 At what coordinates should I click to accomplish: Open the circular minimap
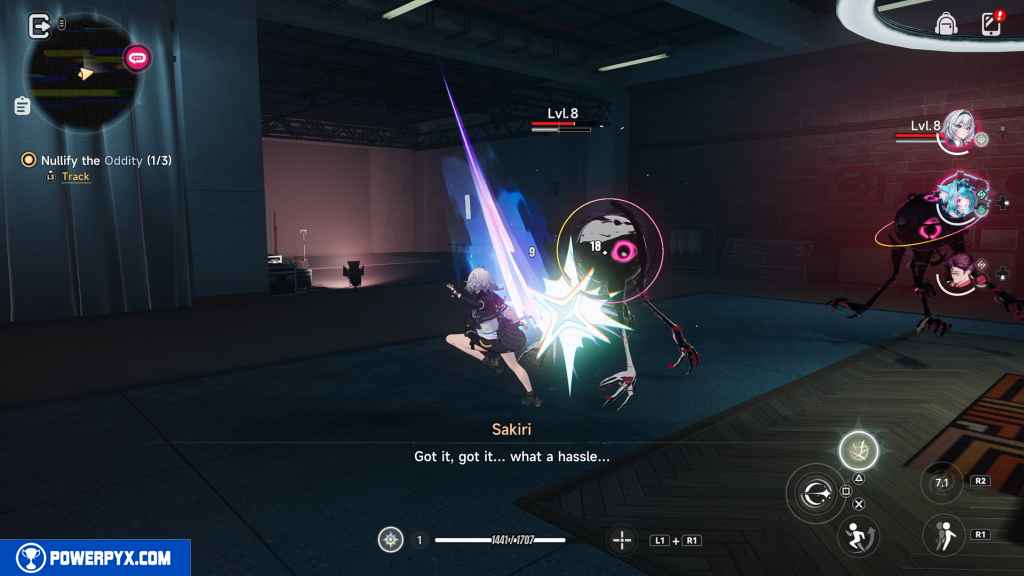(x=82, y=77)
